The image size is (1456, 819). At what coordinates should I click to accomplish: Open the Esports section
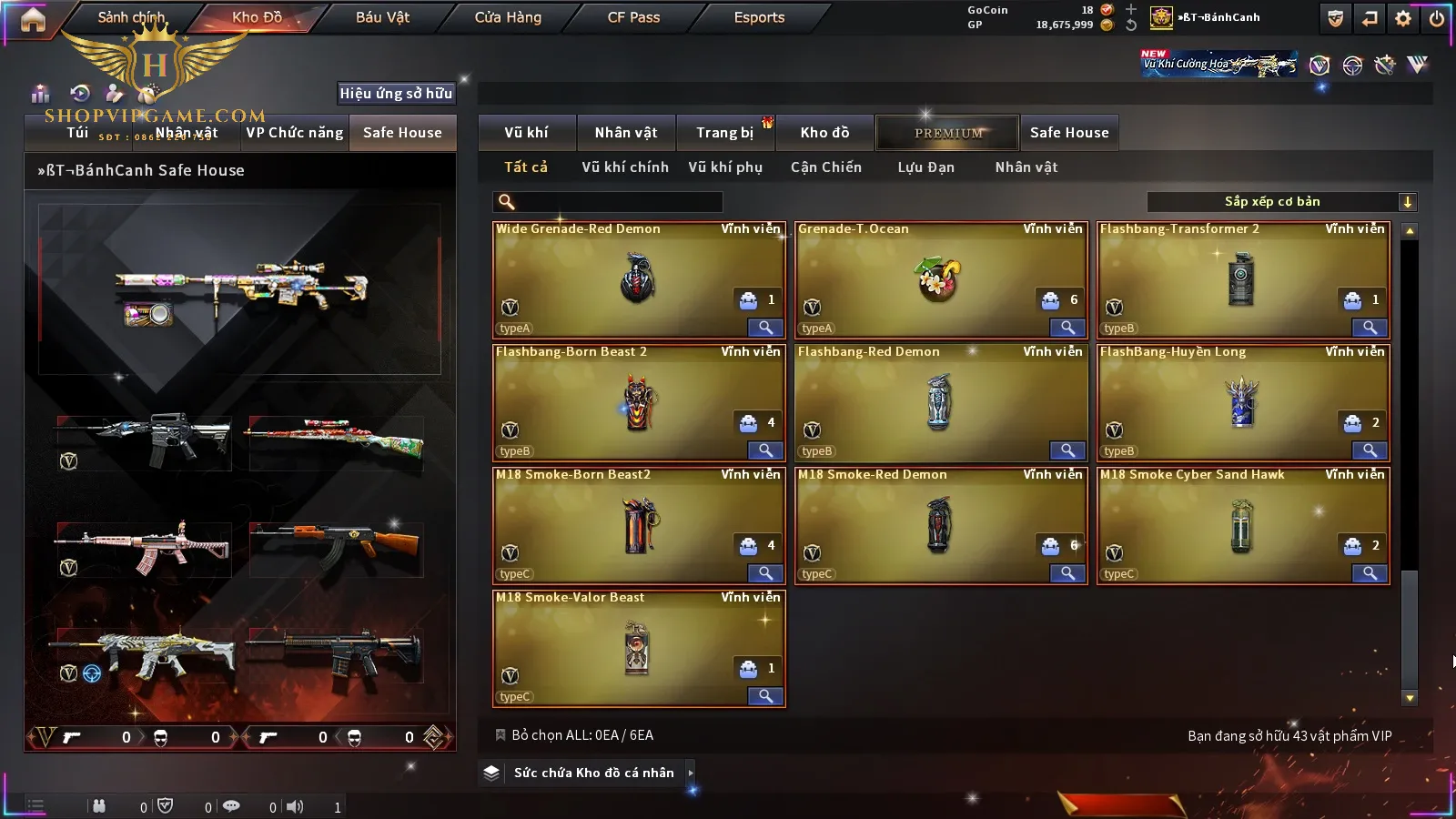759,17
